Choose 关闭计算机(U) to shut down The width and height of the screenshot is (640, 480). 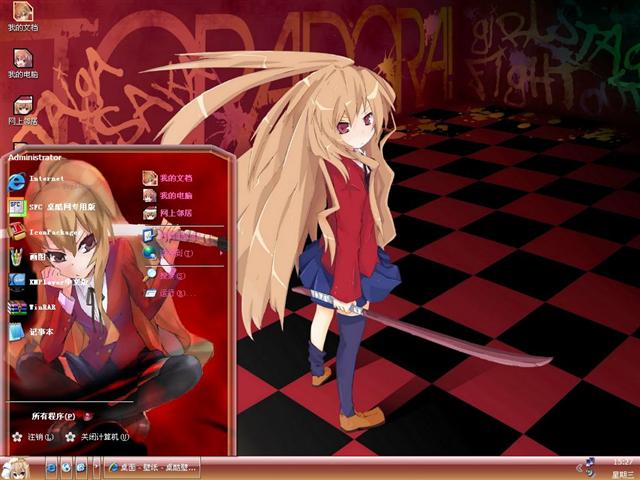point(98,437)
